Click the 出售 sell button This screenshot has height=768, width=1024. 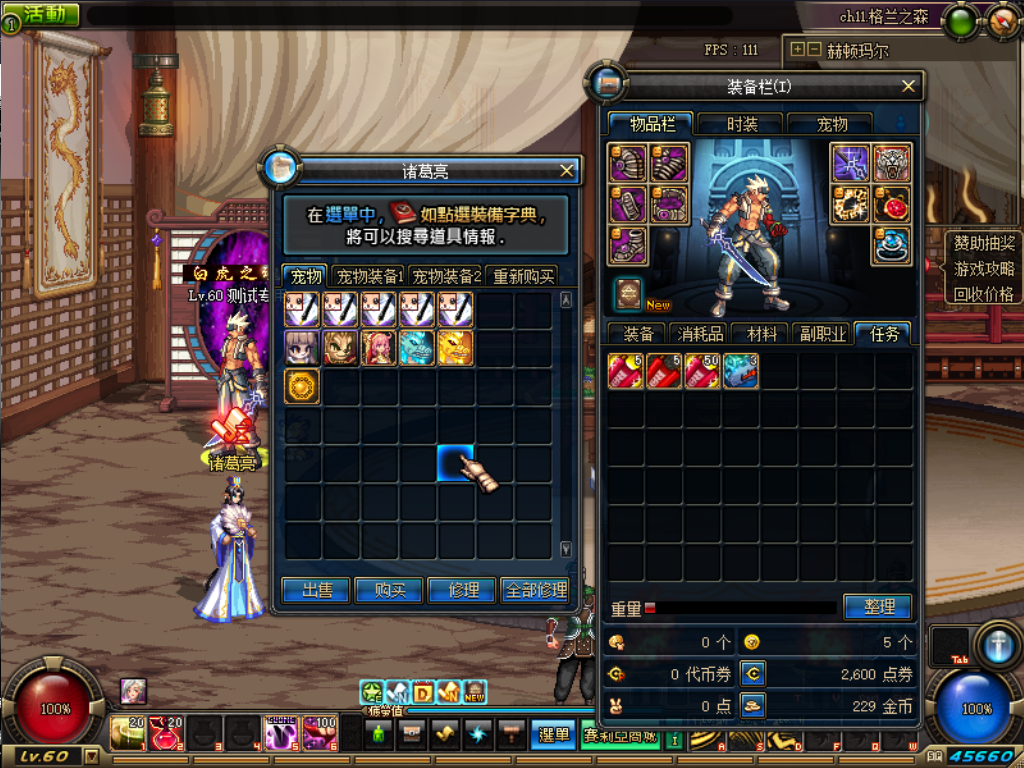[x=317, y=591]
